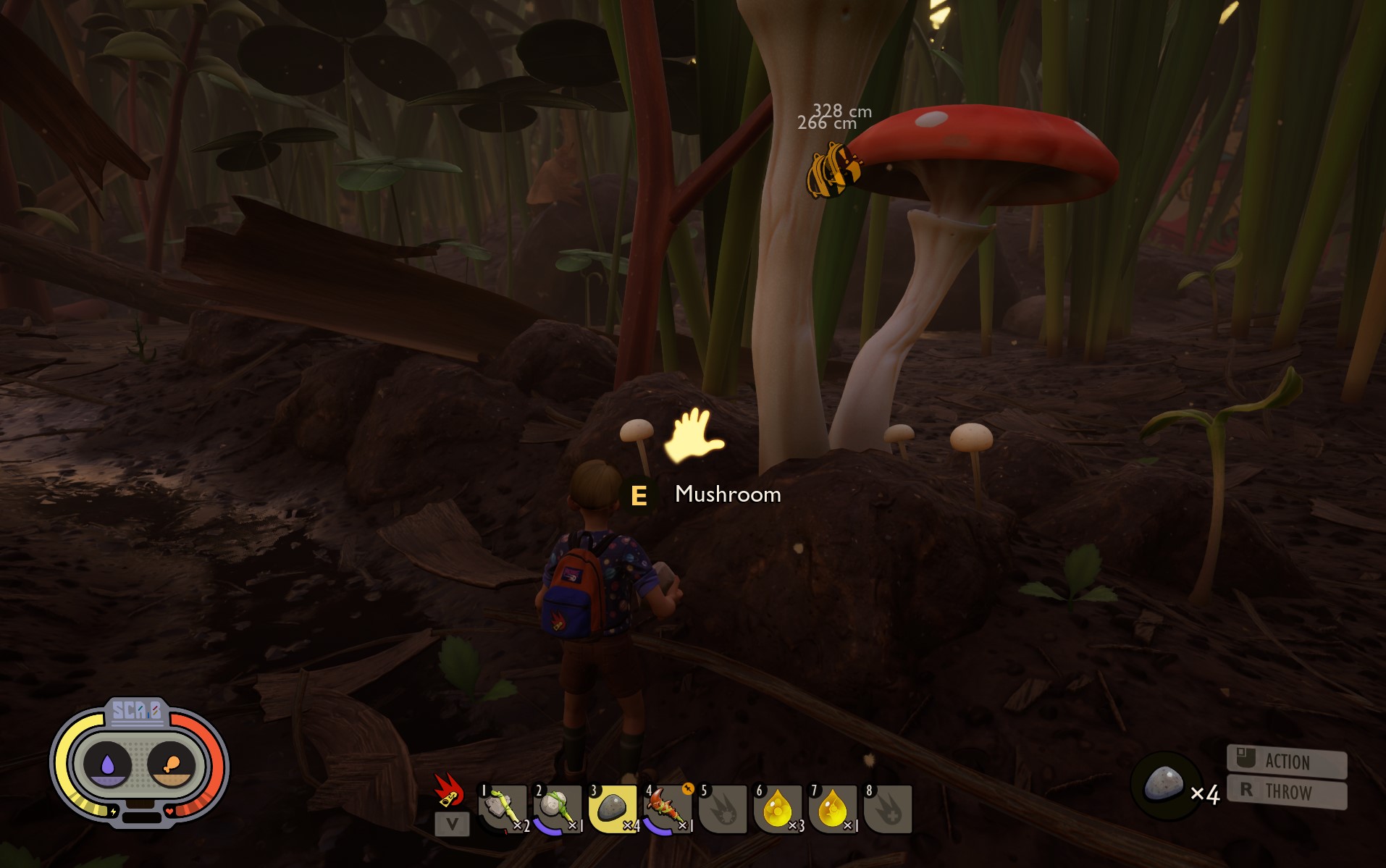
Task: Pick the yellow flower droplet in slot 6
Action: pos(777,808)
